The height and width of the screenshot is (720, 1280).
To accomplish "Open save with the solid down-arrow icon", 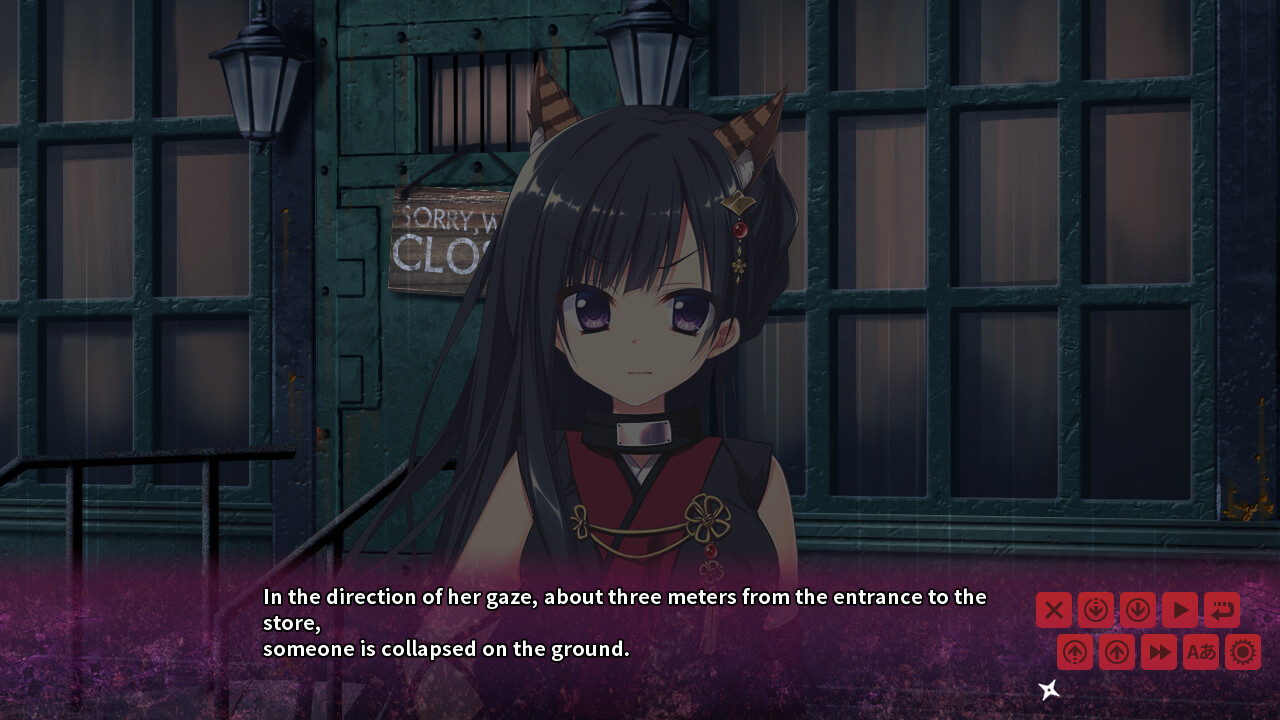I will pyautogui.click(x=1137, y=609).
